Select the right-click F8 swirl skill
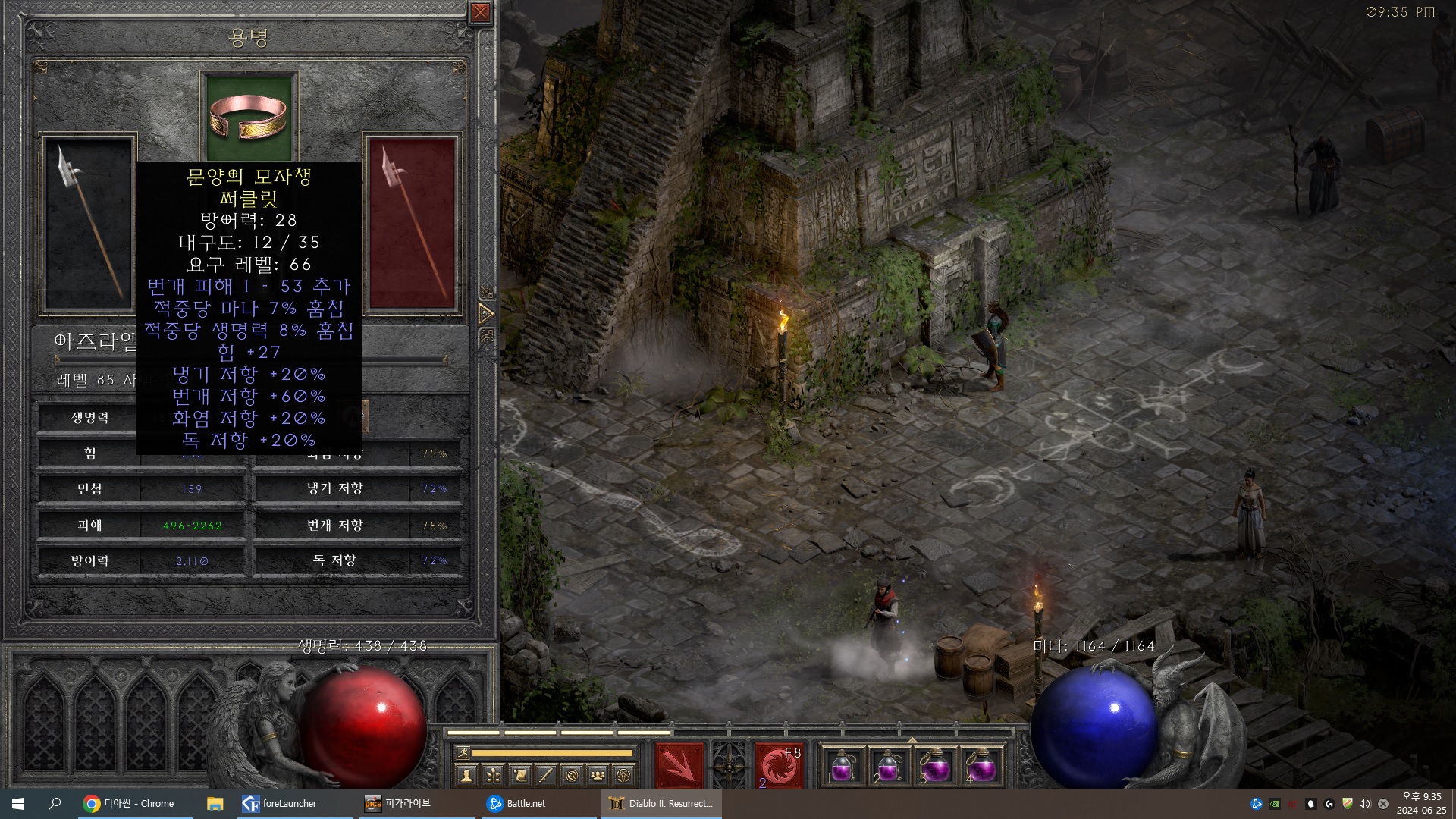The width and height of the screenshot is (1456, 819). coord(779,765)
